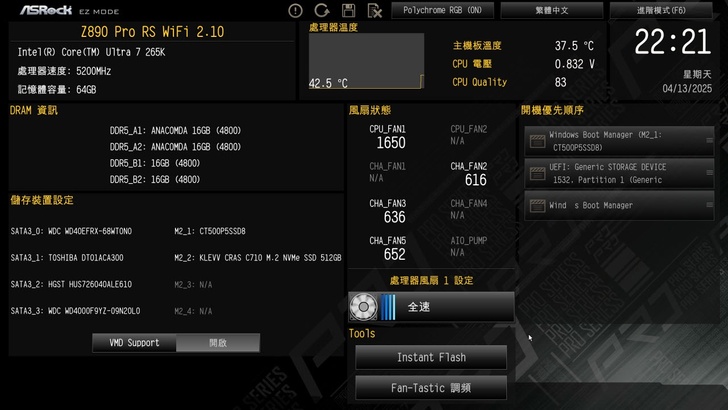
Task: Click the circular arrow reload icon
Action: [x=322, y=11]
